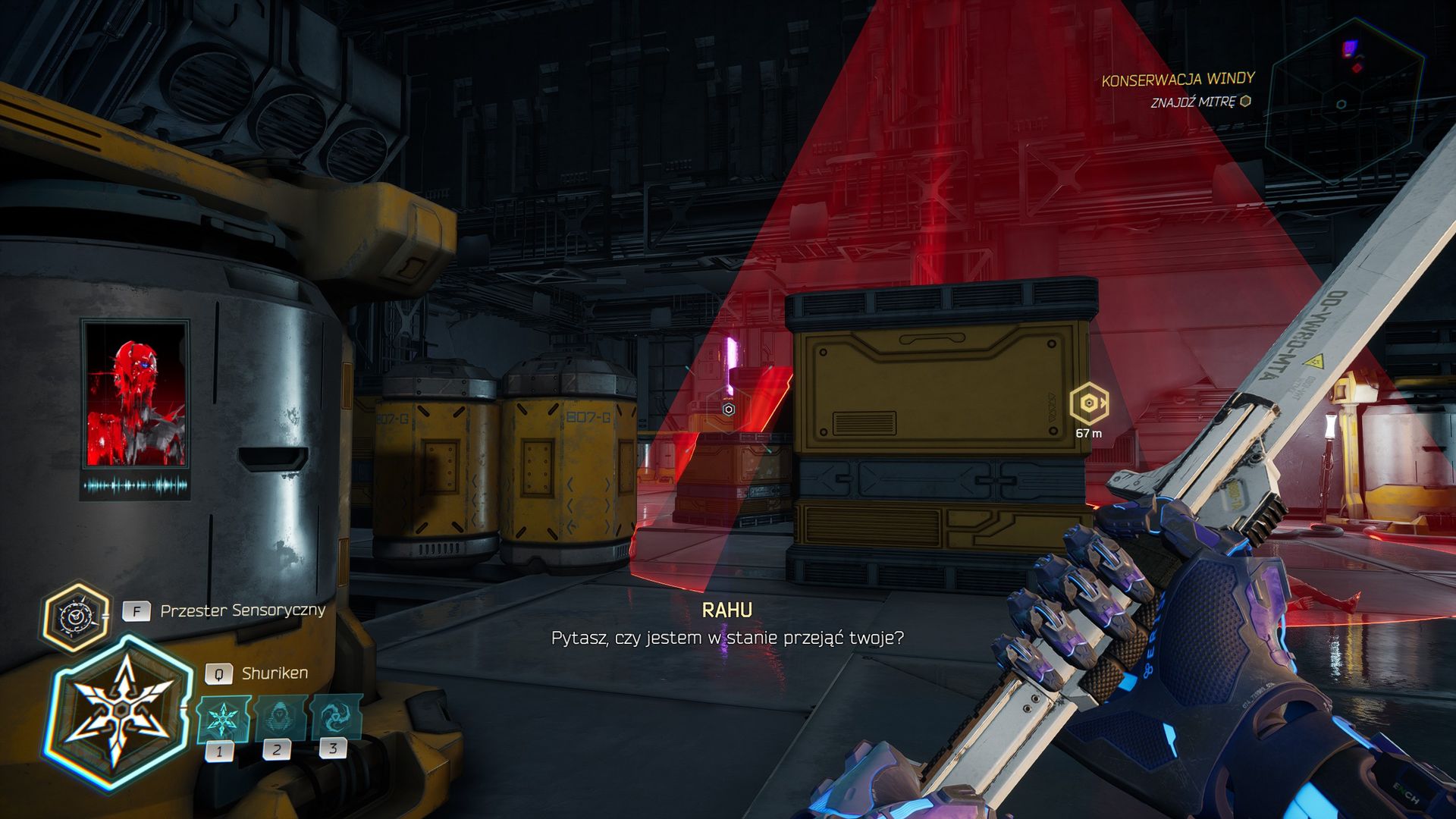1456x819 pixels.
Task: Pick the swirling vortex skill slot
Action: pyautogui.click(x=334, y=716)
